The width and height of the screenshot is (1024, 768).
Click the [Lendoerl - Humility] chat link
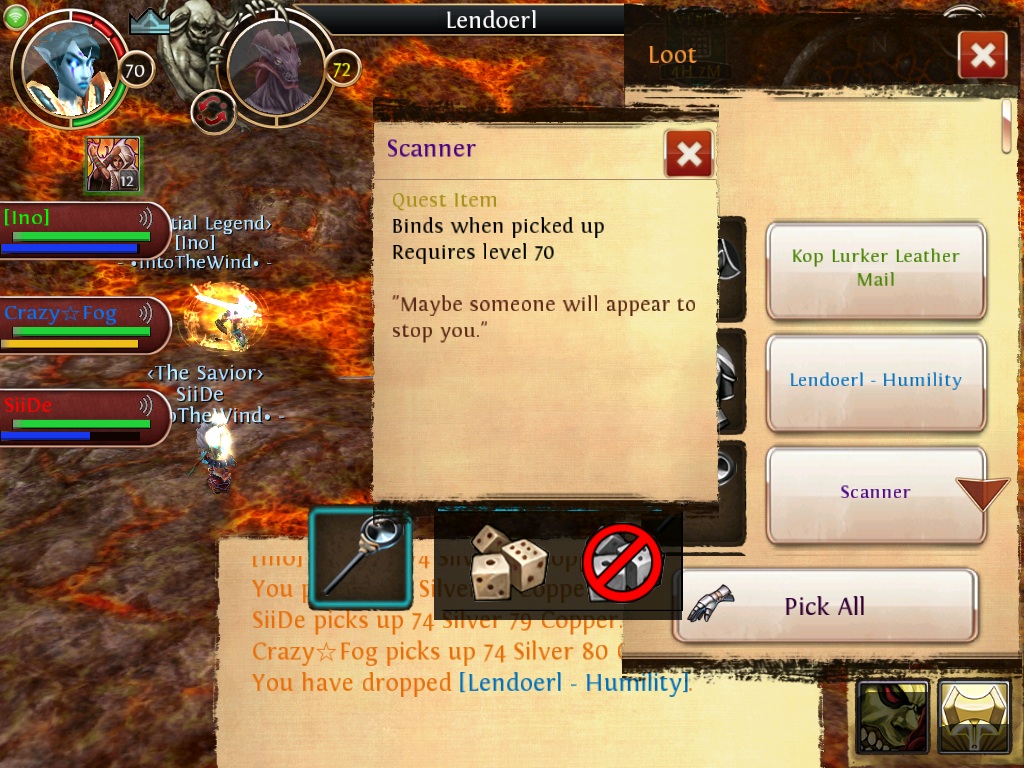[x=573, y=683]
